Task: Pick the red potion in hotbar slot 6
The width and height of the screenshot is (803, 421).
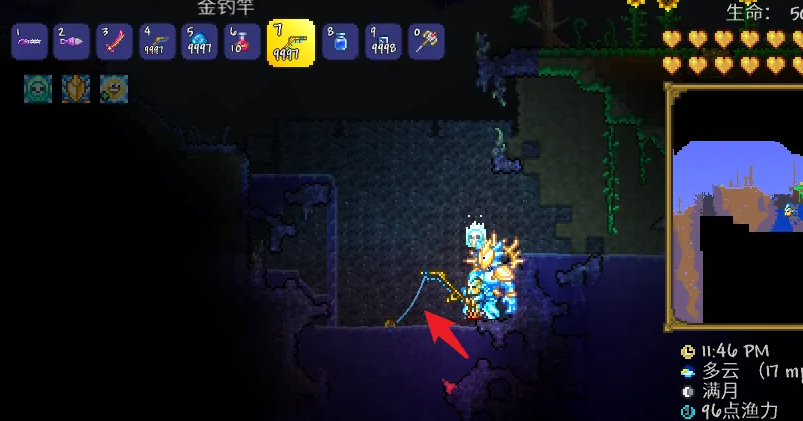Action: click(x=242, y=43)
